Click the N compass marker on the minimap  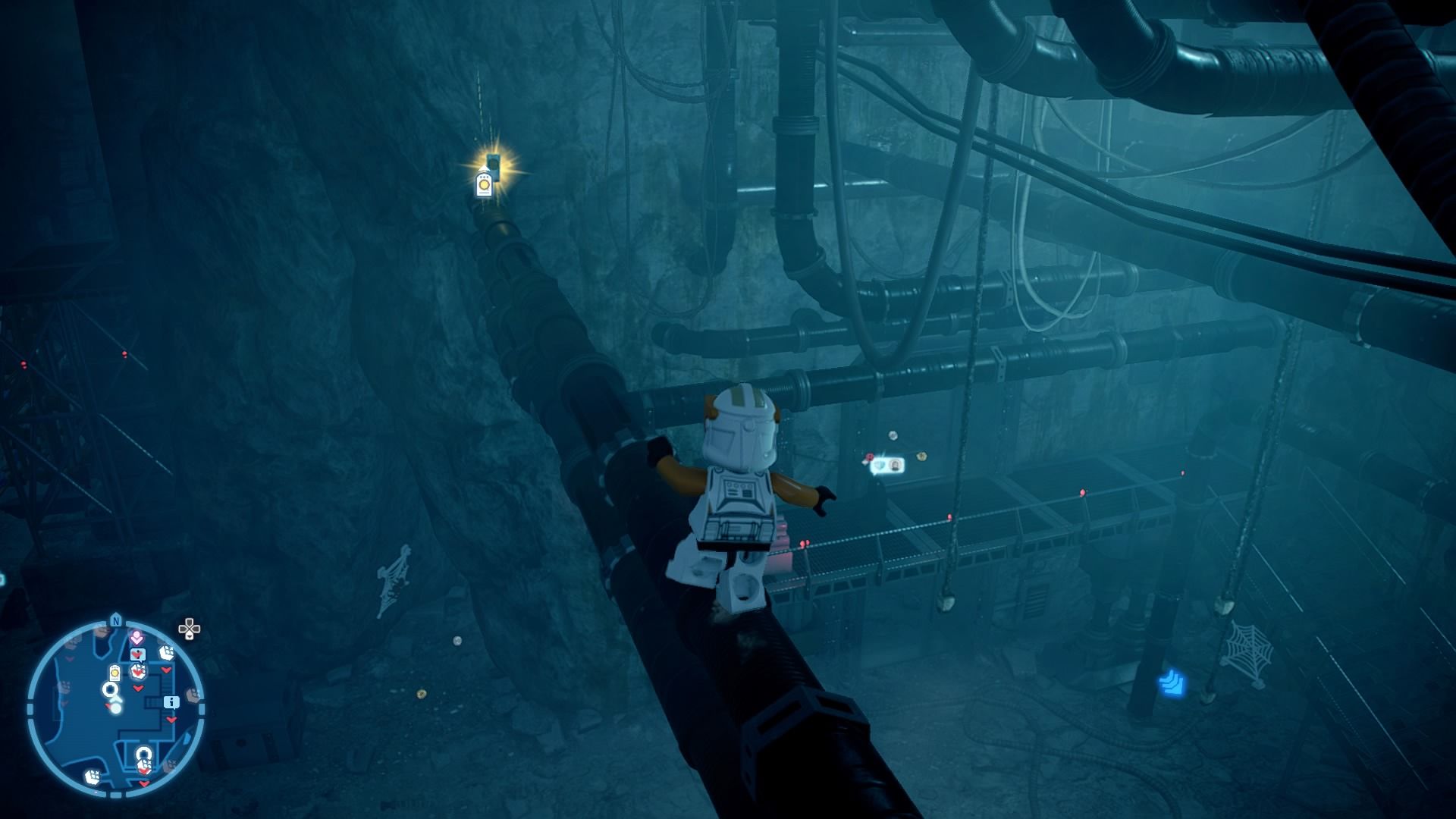(116, 620)
